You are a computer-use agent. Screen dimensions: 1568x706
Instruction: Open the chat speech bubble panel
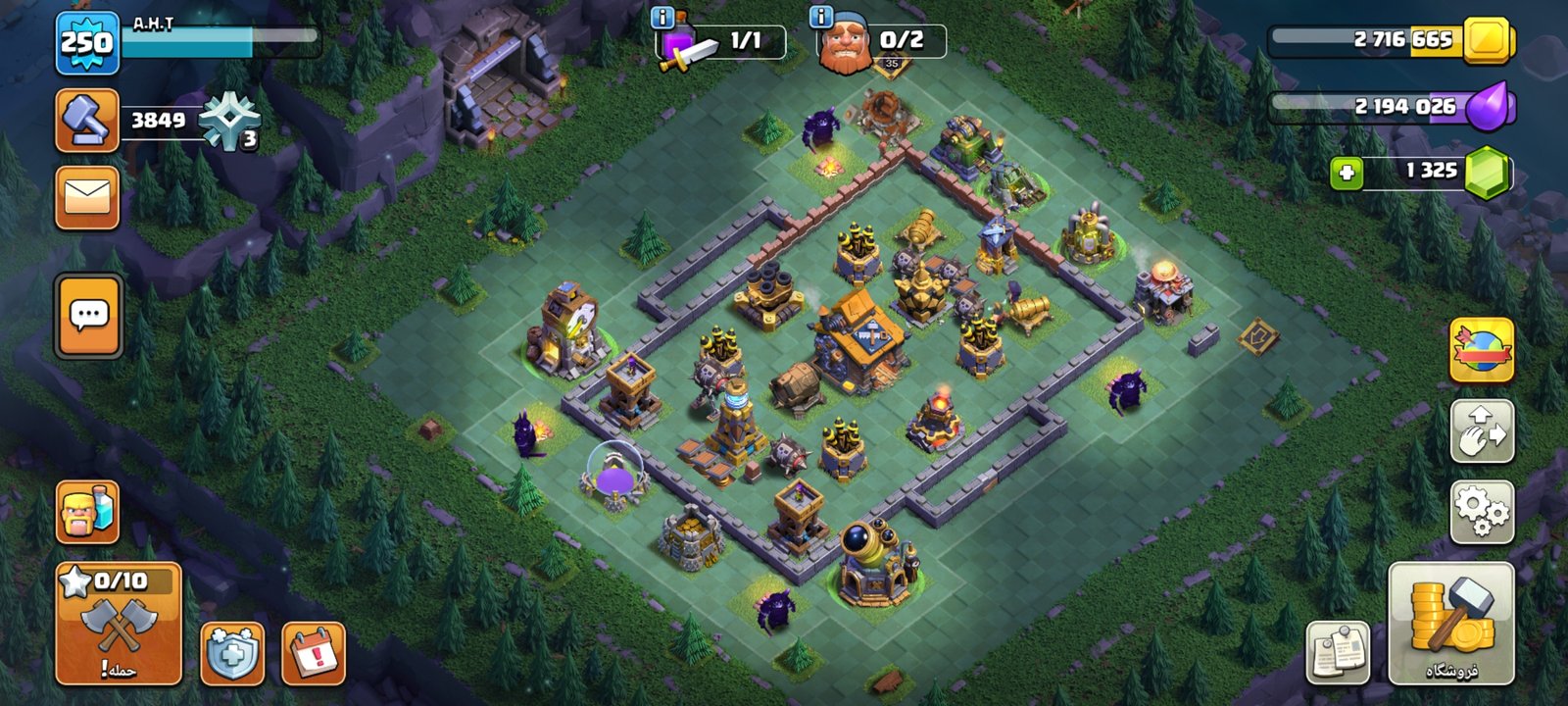pos(89,316)
